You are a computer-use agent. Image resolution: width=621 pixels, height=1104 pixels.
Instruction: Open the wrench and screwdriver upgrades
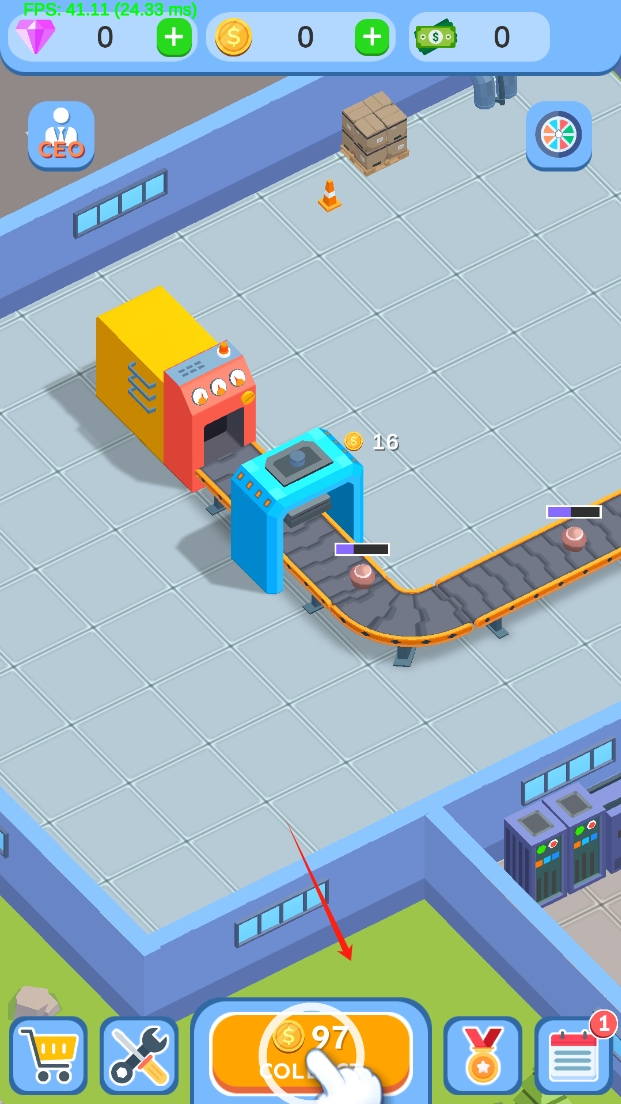click(x=139, y=1055)
